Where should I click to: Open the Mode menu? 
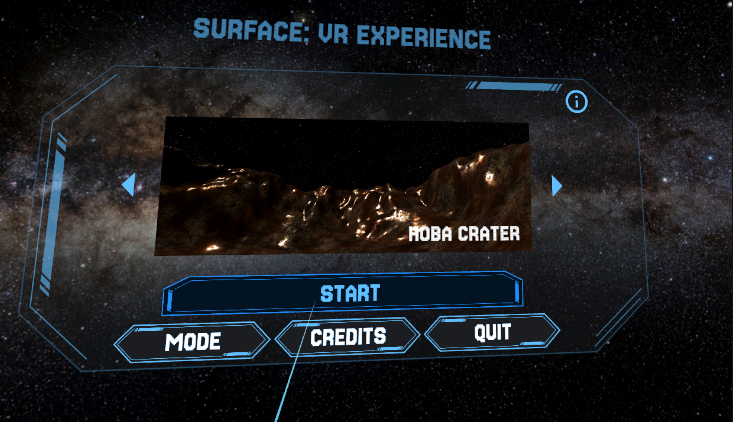[x=192, y=342]
